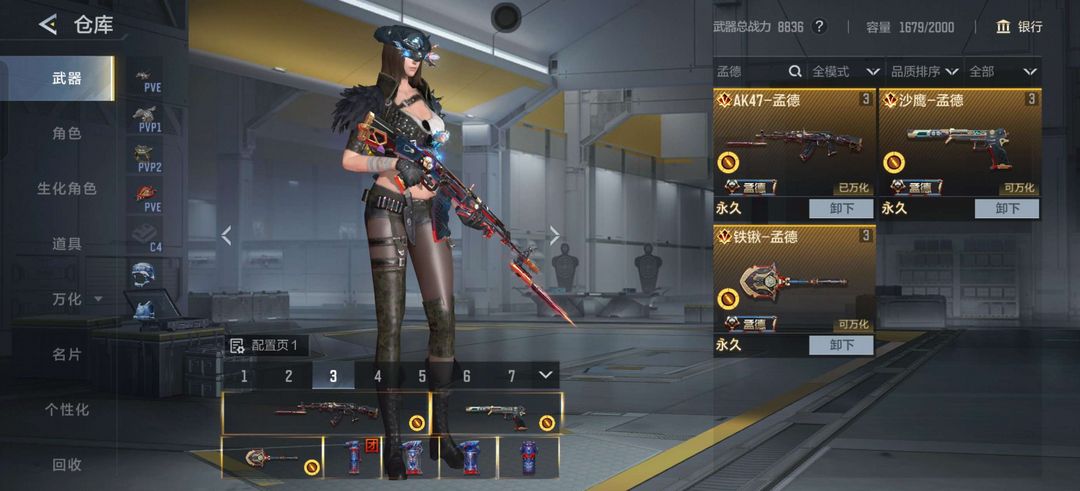This screenshot has width=1080, height=491.
Task: Switch to loadout page 5
Action: tap(422, 376)
